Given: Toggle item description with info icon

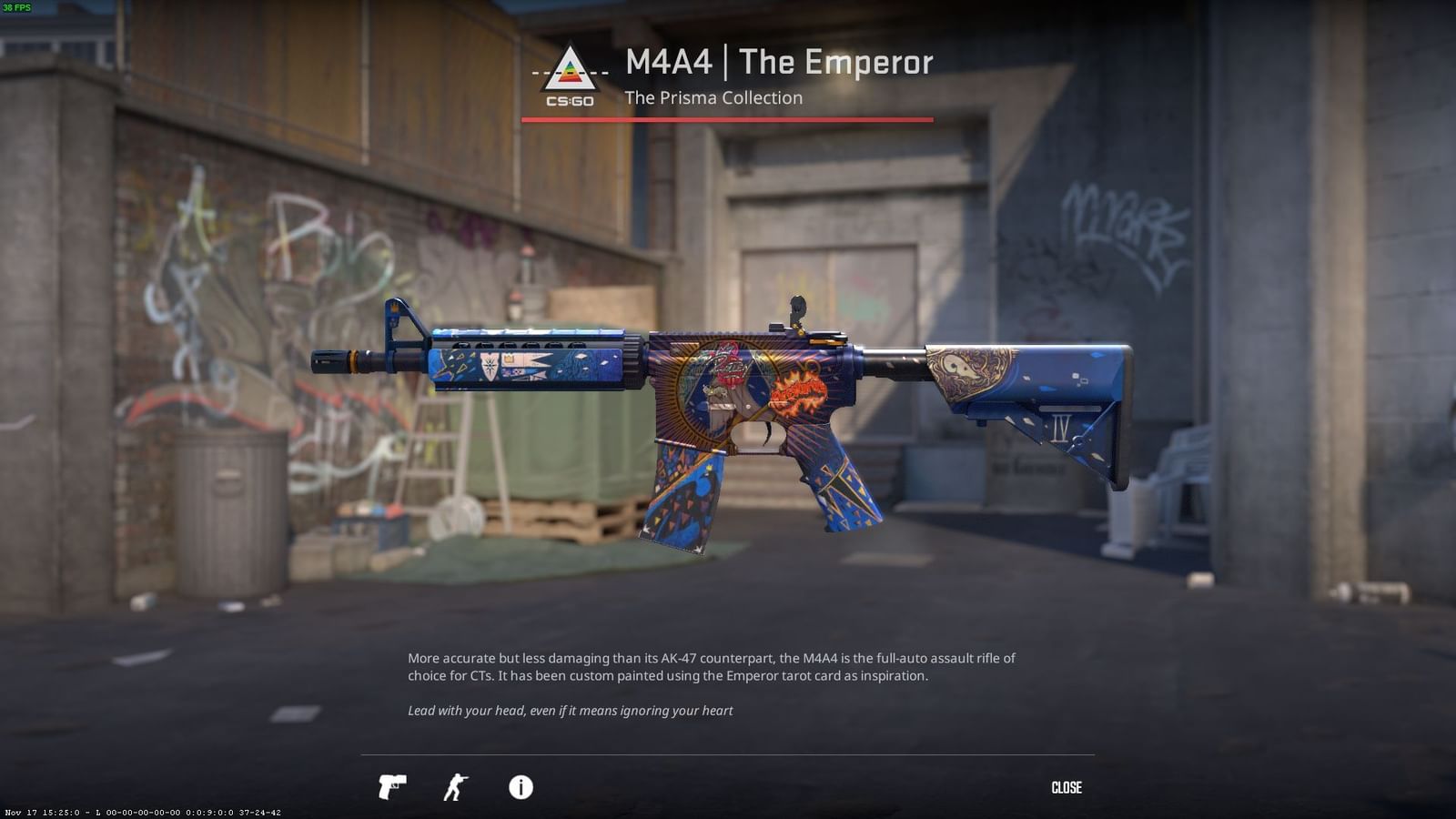Looking at the screenshot, I should 521,788.
